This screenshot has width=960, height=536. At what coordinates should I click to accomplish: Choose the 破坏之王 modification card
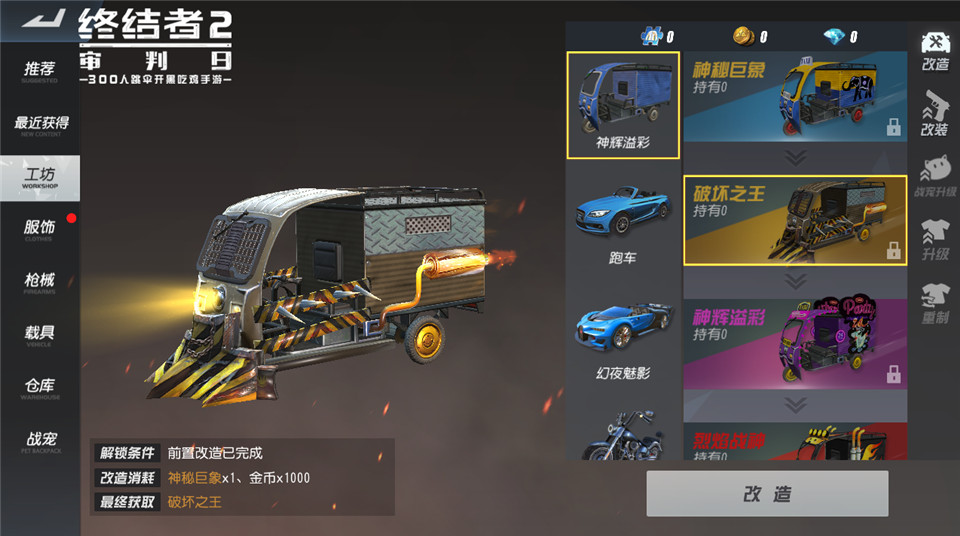[795, 220]
